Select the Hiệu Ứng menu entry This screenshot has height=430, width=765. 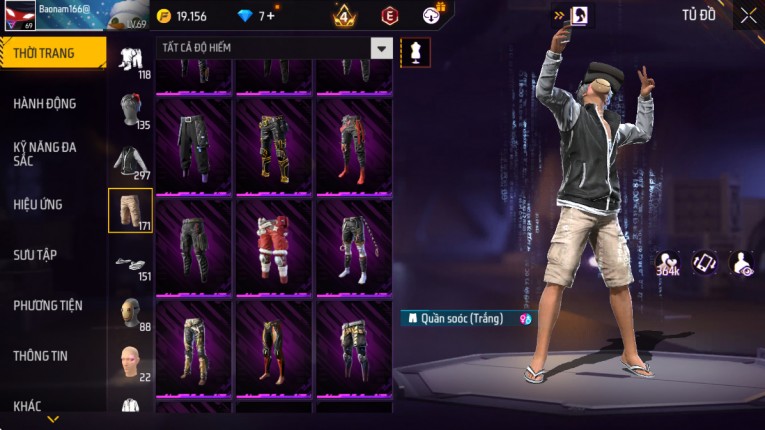pos(38,204)
